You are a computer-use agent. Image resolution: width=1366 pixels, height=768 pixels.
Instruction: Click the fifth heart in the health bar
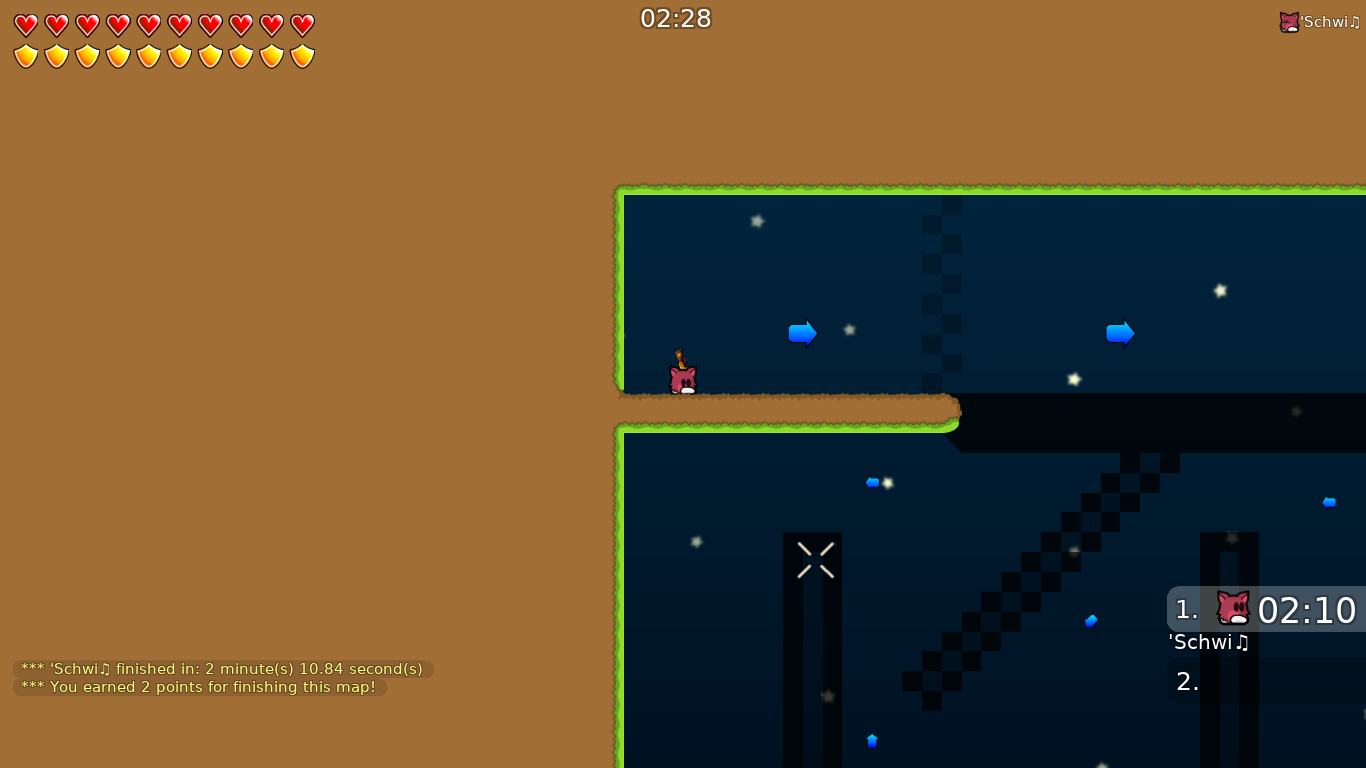[x=148, y=24]
